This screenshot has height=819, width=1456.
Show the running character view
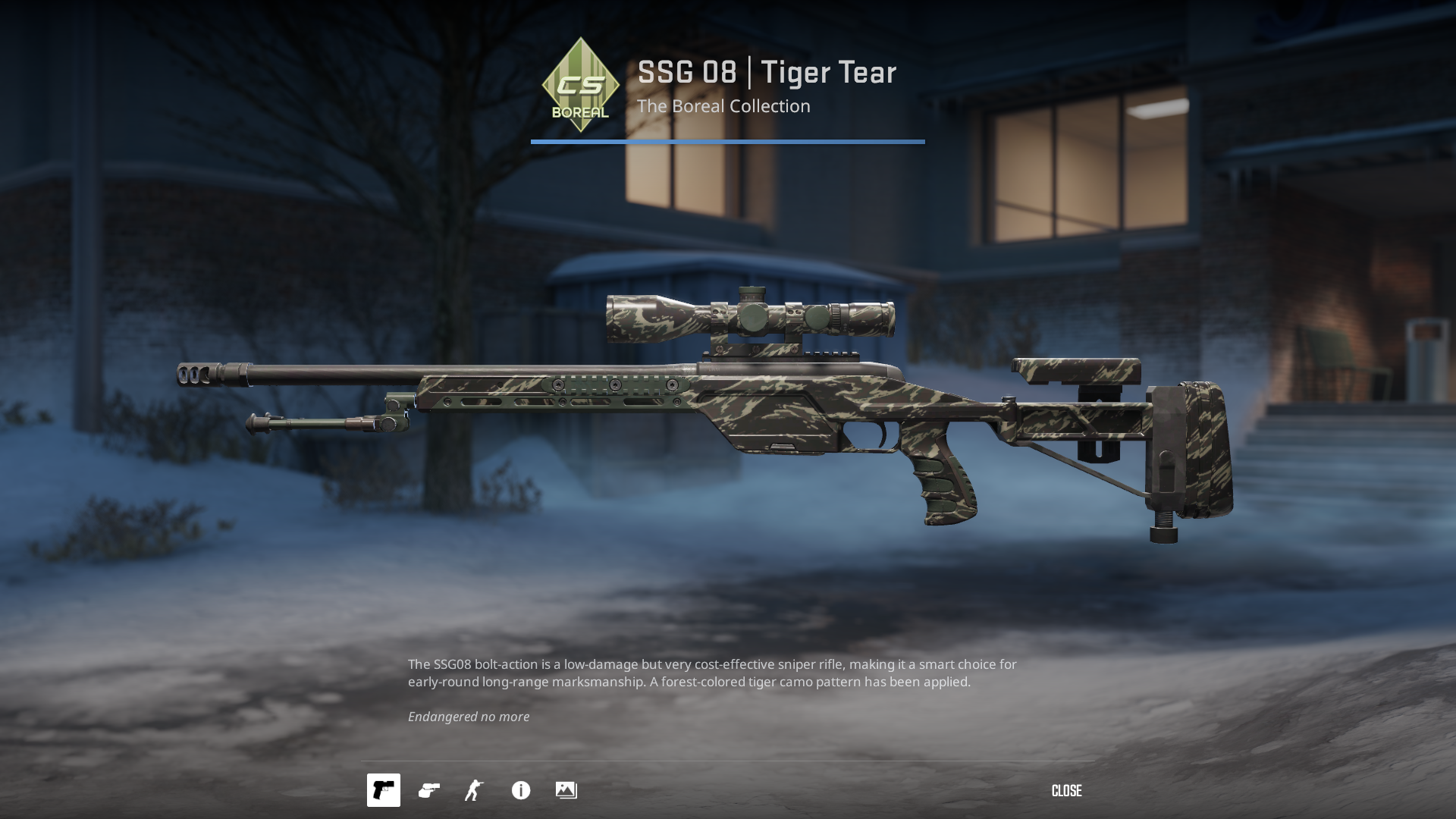tap(475, 790)
